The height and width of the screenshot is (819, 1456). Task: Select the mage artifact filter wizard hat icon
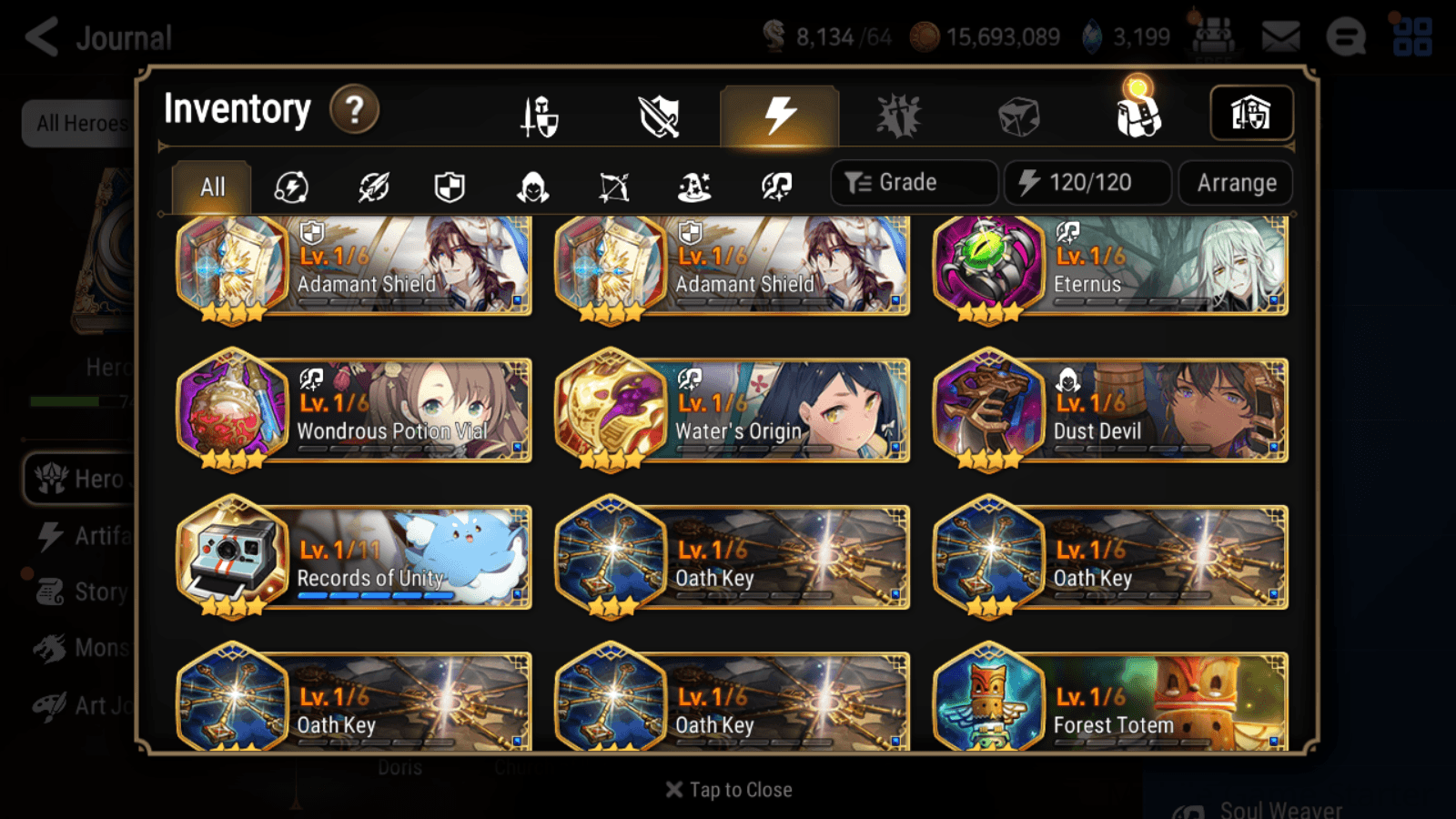(695, 187)
